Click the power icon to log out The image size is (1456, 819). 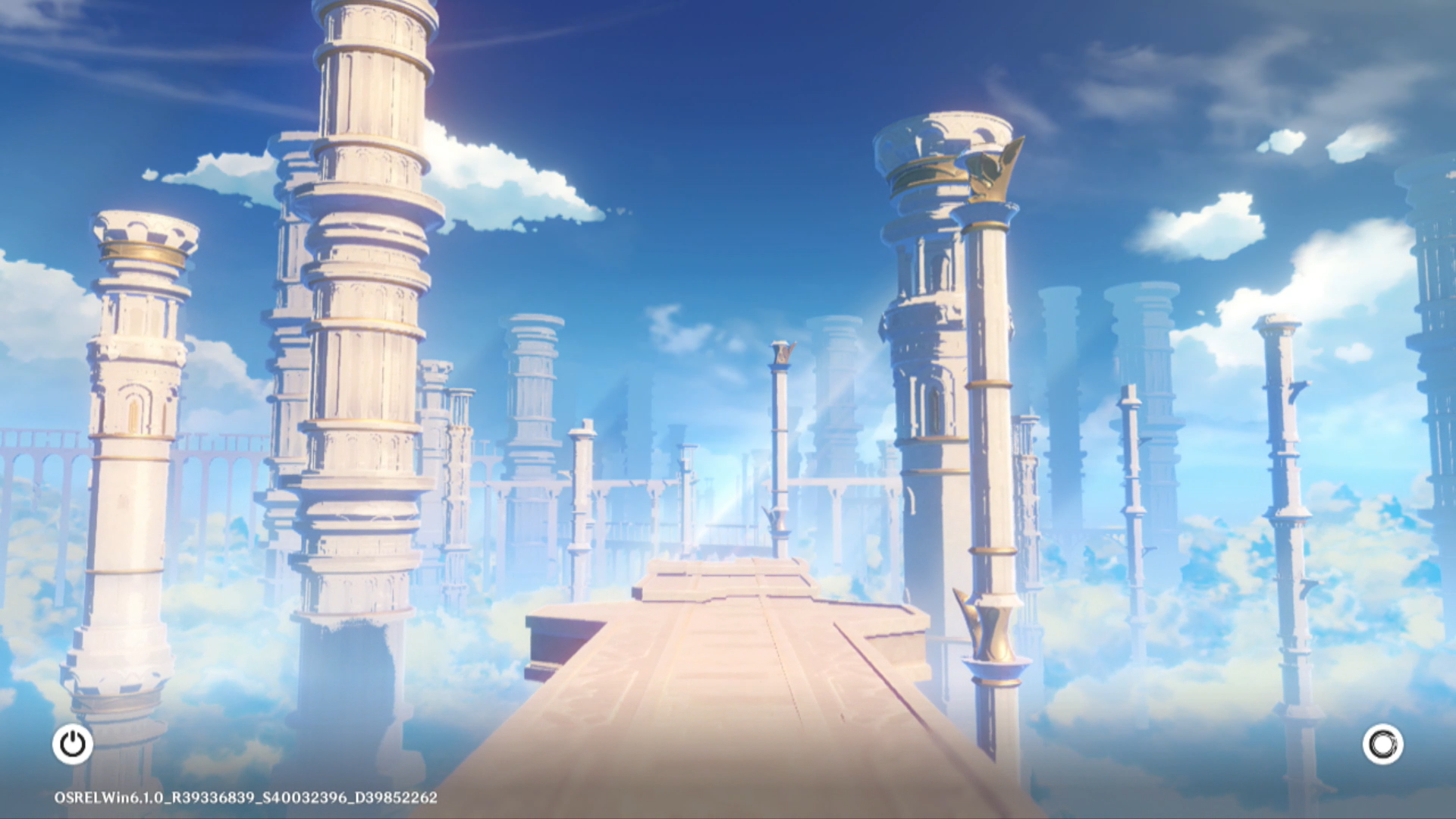(73, 744)
